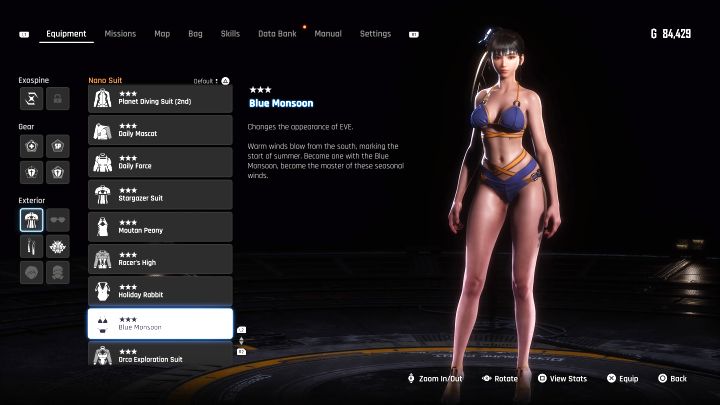This screenshot has height=405, width=720.
Task: Select the nano suit exterior slot
Action: [31, 220]
